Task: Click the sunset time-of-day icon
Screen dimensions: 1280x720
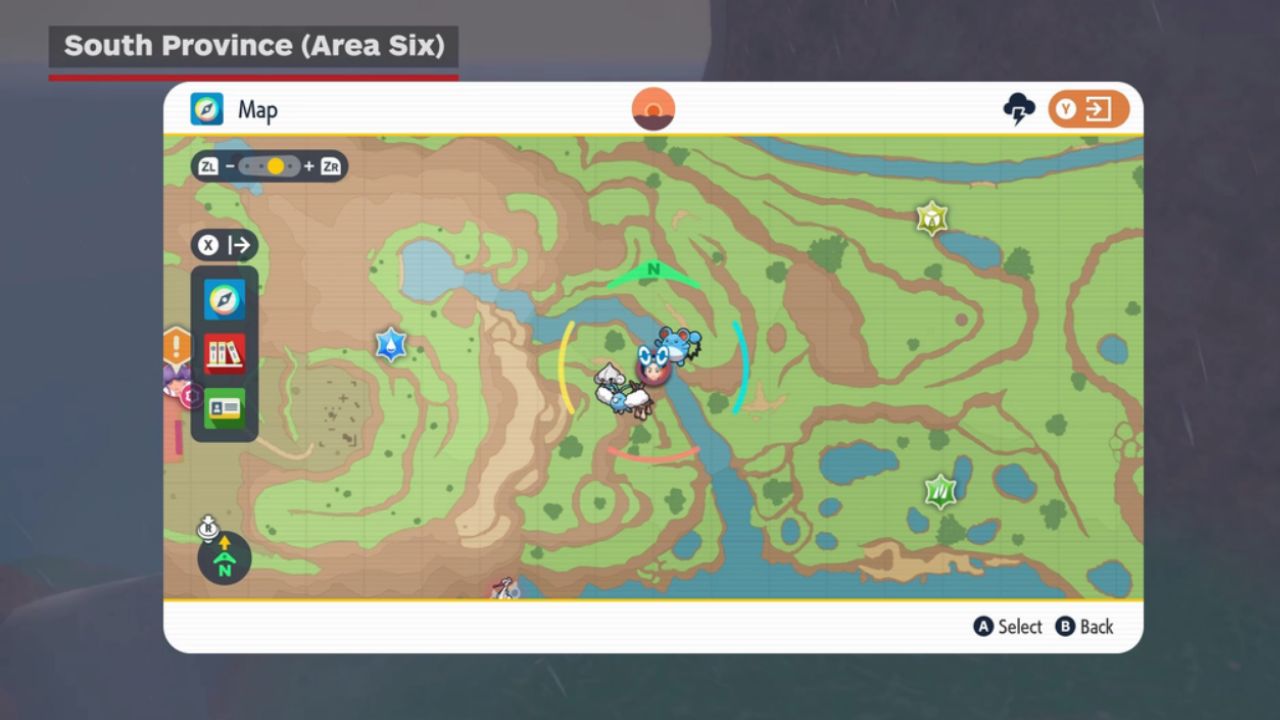Action: click(653, 109)
